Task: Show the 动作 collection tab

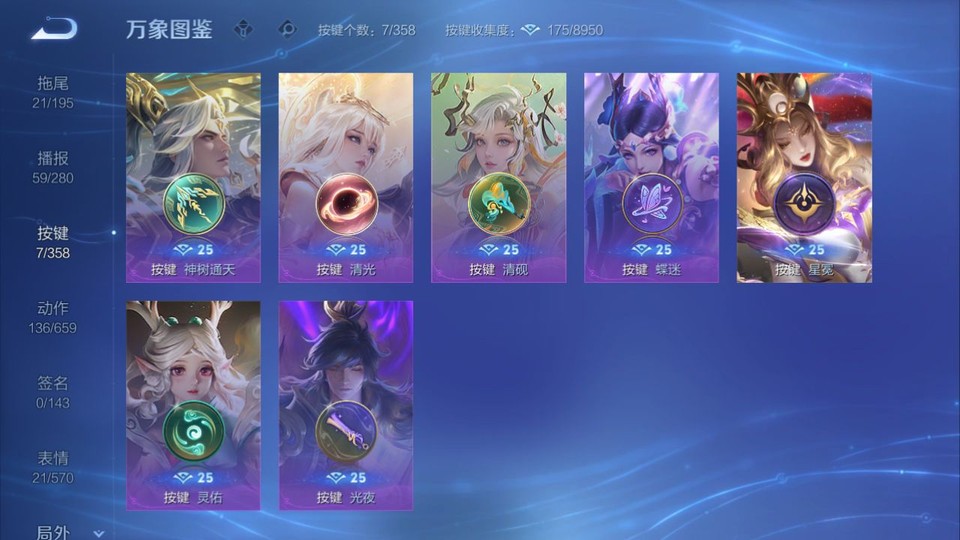Action: [x=53, y=317]
